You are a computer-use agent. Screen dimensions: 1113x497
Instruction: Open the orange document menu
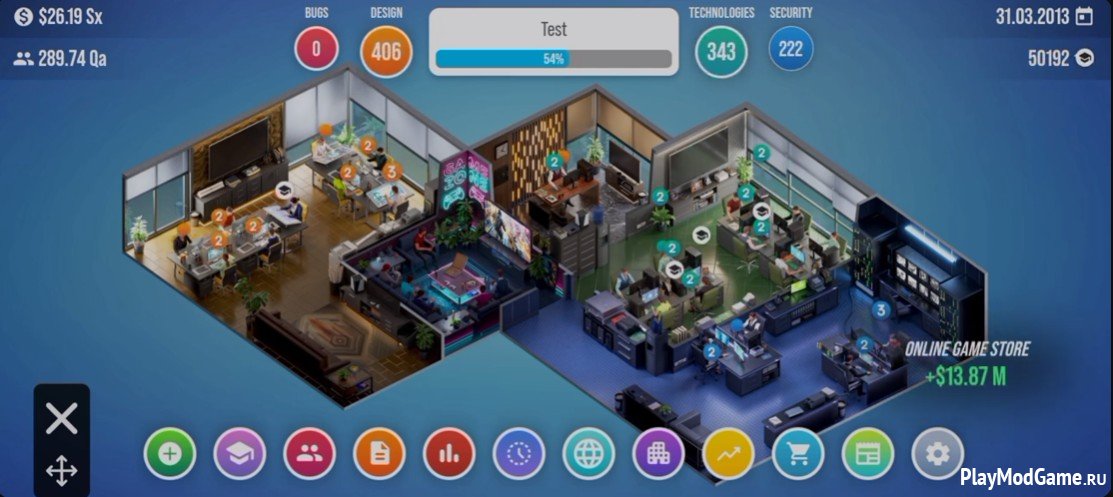(x=379, y=454)
